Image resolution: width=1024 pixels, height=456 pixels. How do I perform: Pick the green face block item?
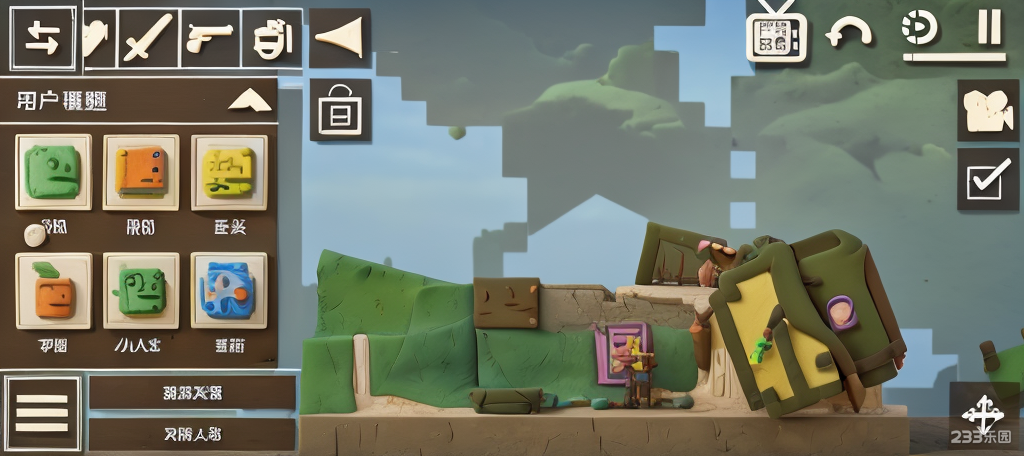click(53, 172)
